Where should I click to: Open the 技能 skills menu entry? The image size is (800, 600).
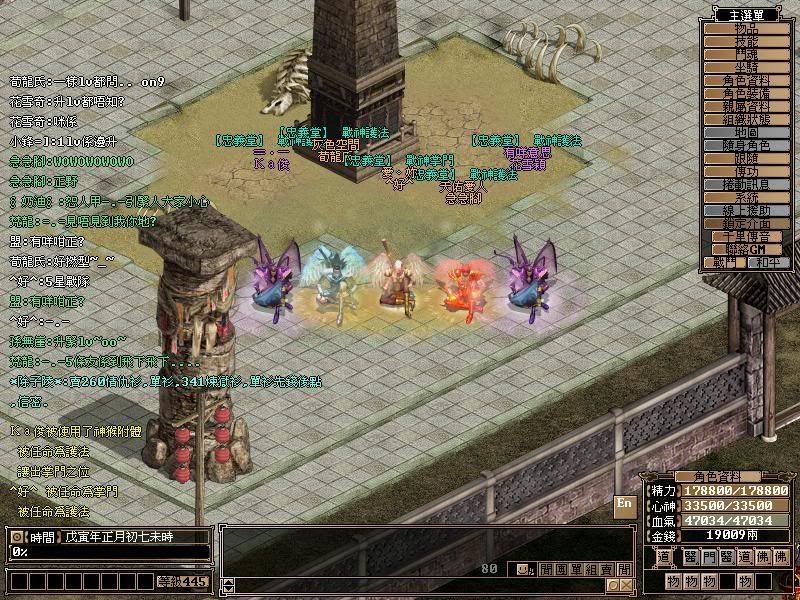coord(747,42)
